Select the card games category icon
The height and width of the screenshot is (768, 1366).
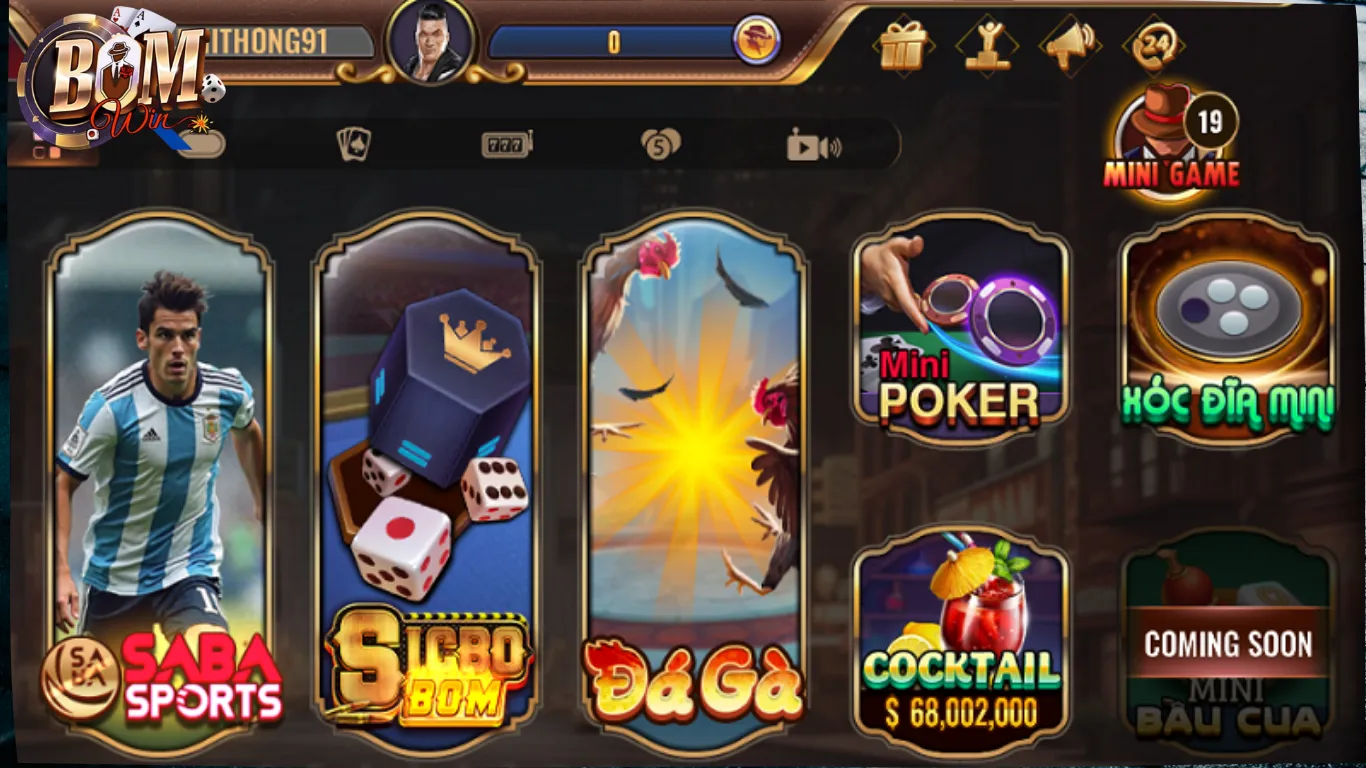[355, 143]
